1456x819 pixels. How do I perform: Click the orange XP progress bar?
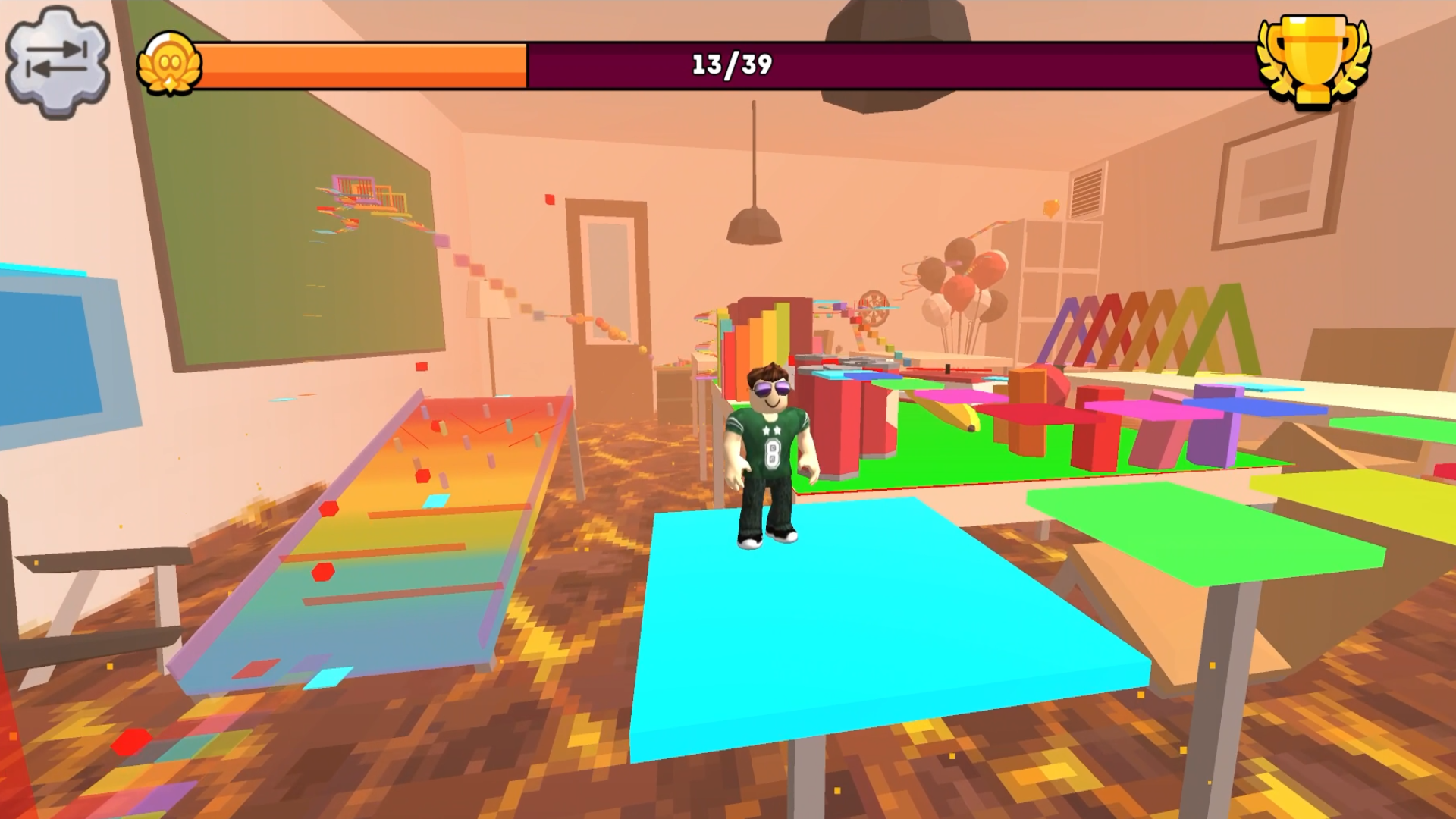tap(364, 64)
